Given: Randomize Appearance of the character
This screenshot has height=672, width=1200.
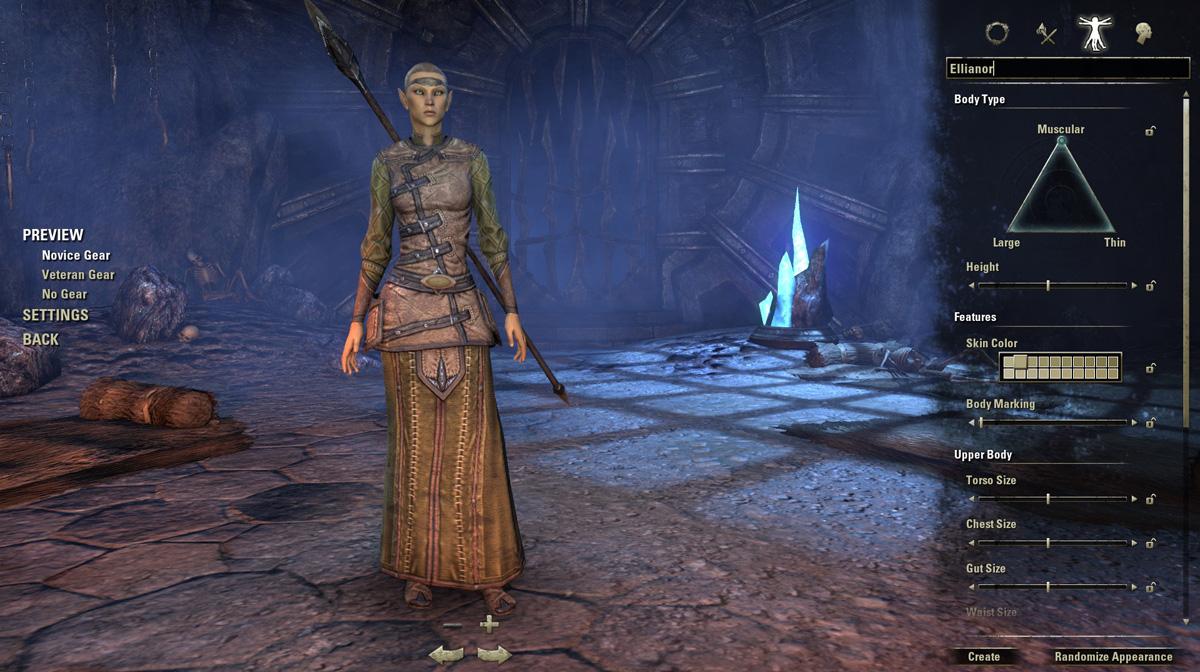Looking at the screenshot, I should coord(1113,657).
